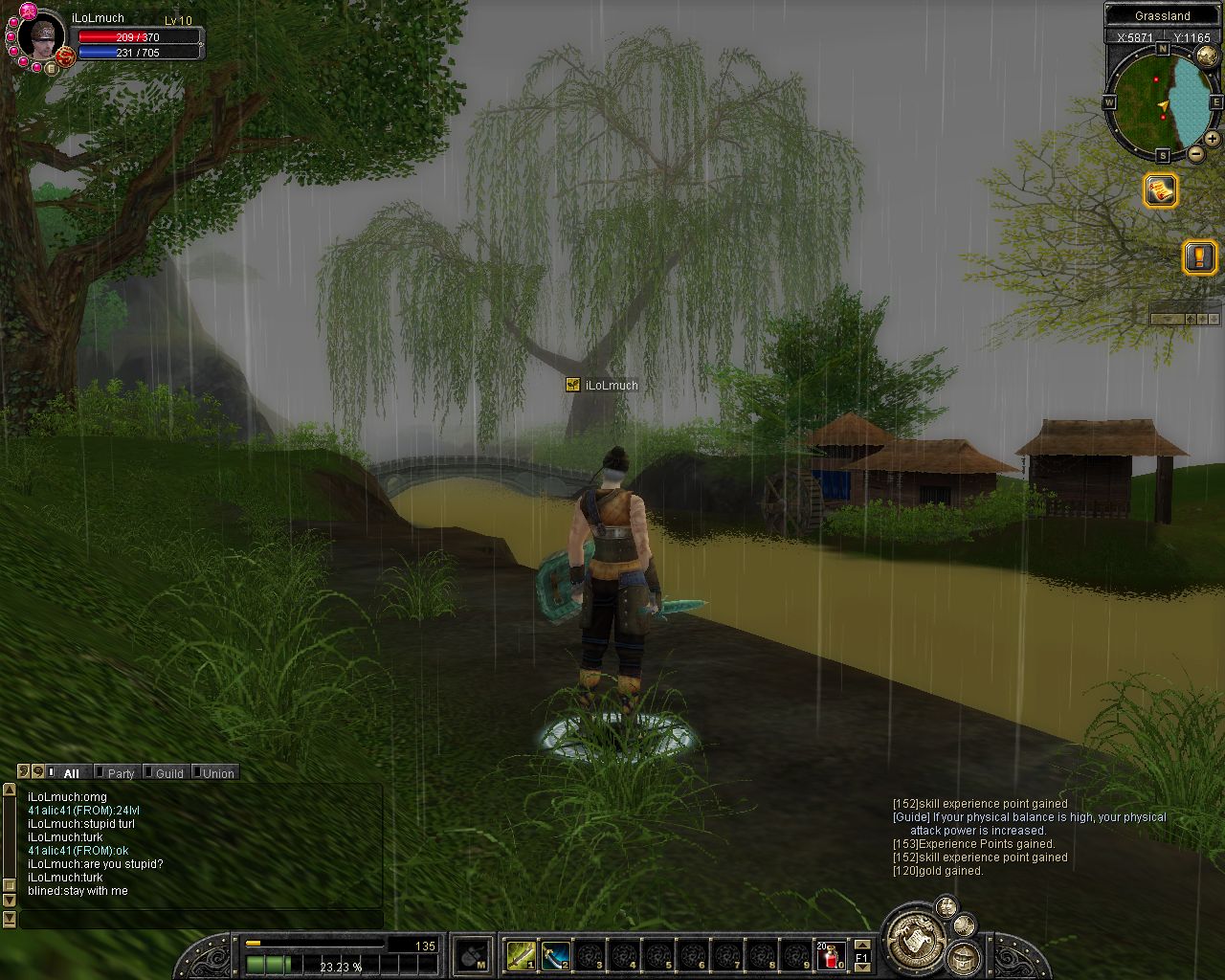The width and height of the screenshot is (1225, 980).
Task: Zoom out the minimap with the minus button
Action: [1195, 153]
